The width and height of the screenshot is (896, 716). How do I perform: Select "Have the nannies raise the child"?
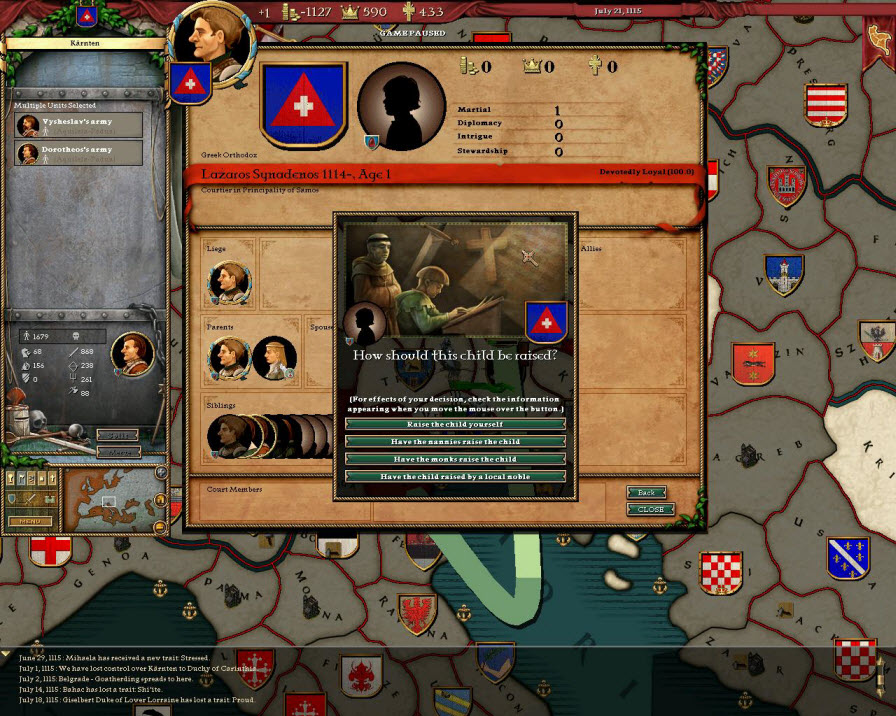pos(455,441)
